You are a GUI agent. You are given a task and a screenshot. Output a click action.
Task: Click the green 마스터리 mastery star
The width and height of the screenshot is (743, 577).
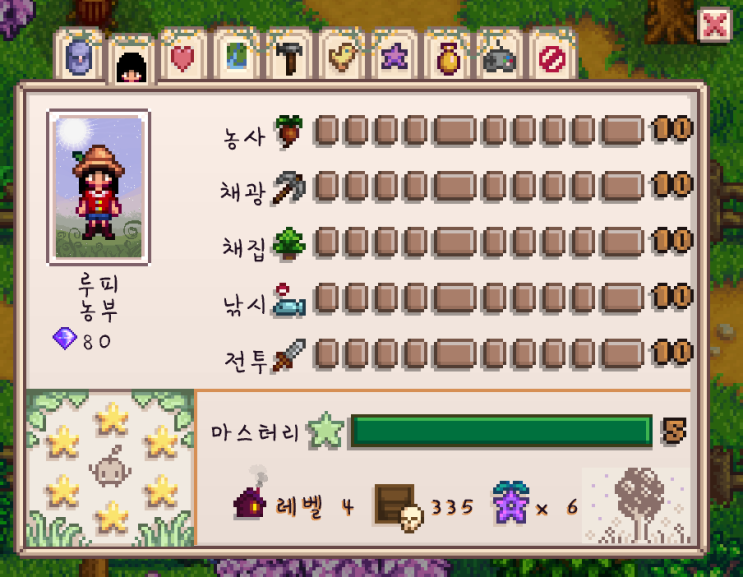pyautogui.click(x=326, y=431)
